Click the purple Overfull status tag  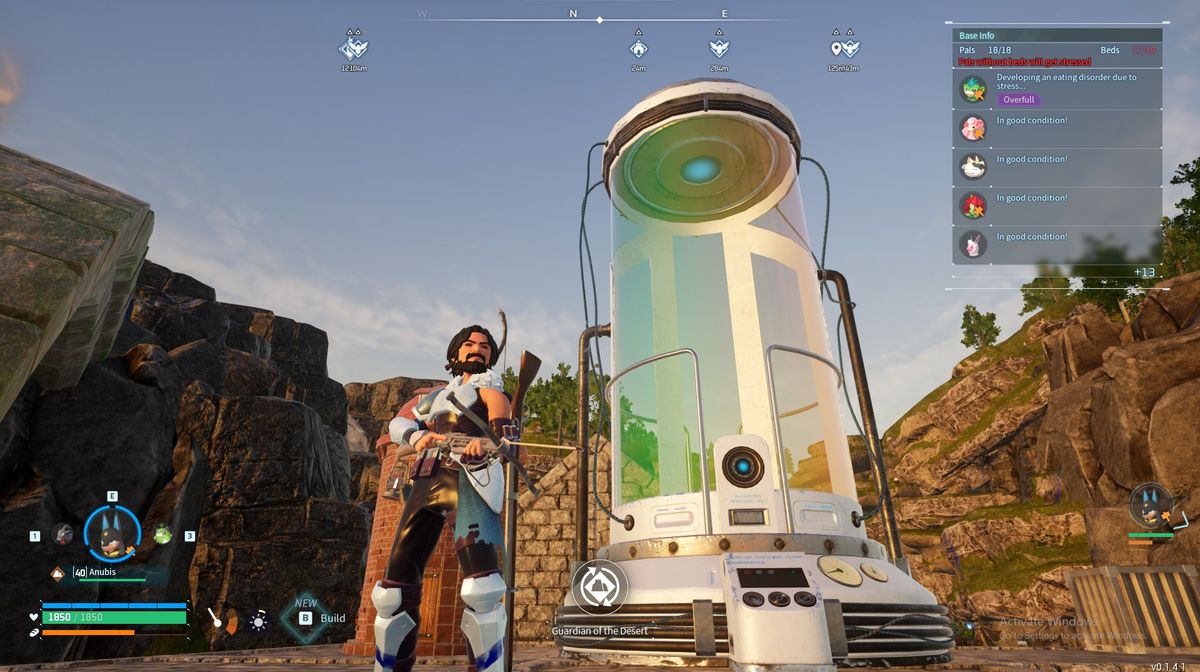1018,100
